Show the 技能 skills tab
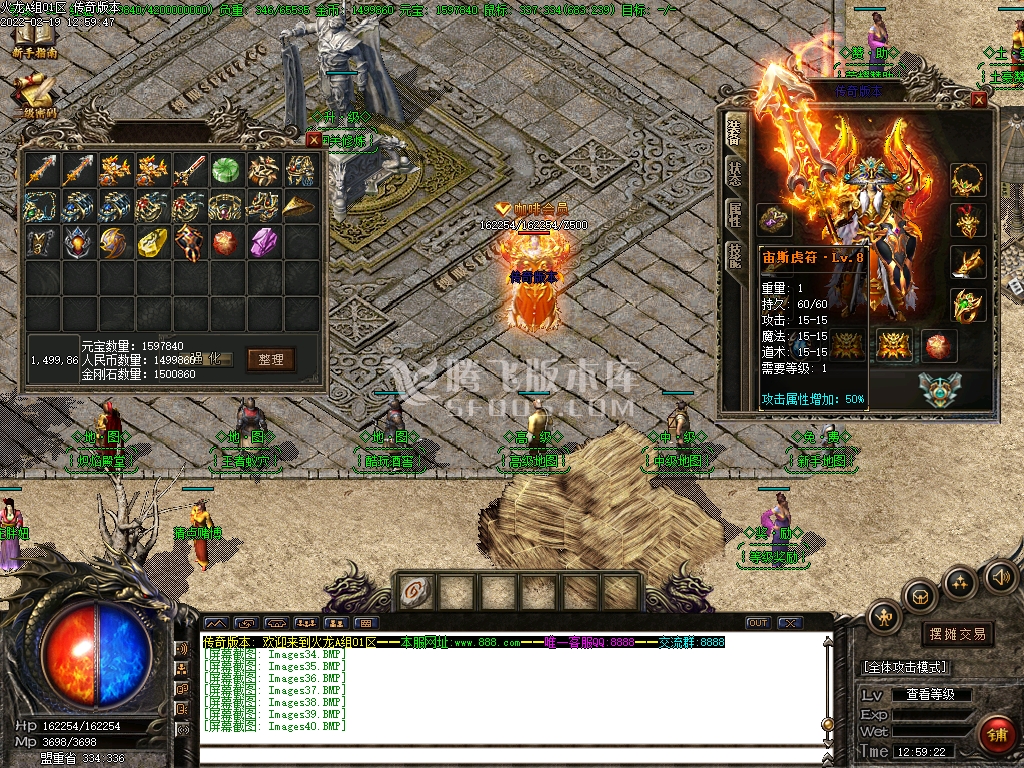Viewport: 1024px width, 768px height. 734,257
